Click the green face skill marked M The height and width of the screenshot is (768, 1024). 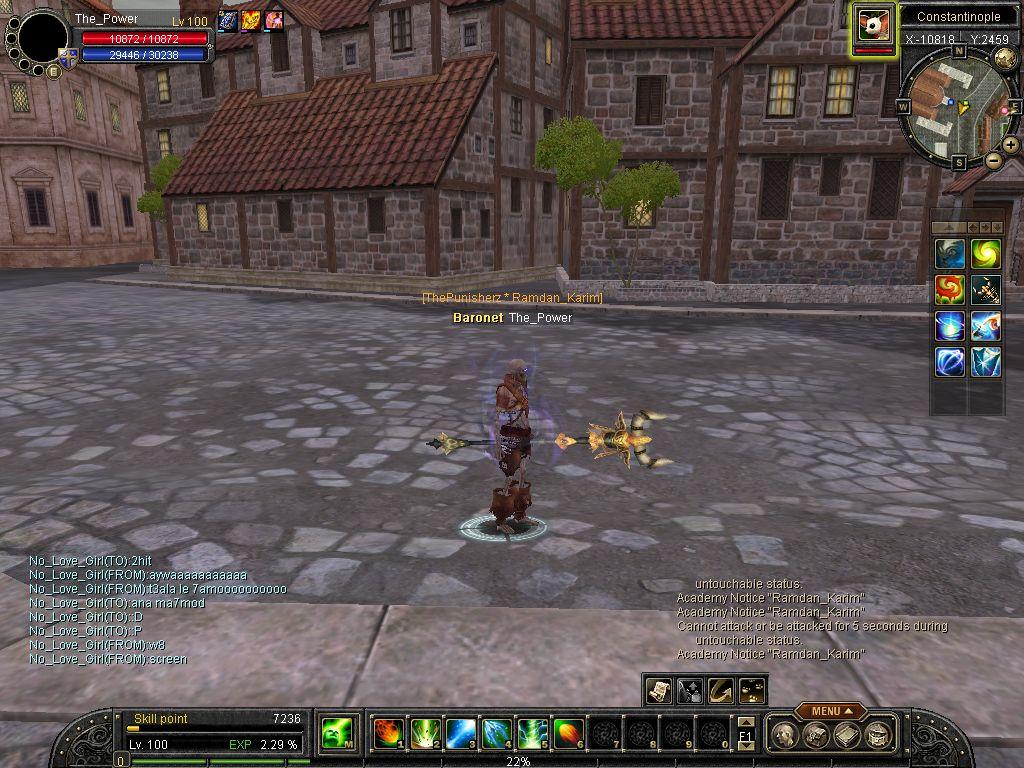tap(334, 734)
